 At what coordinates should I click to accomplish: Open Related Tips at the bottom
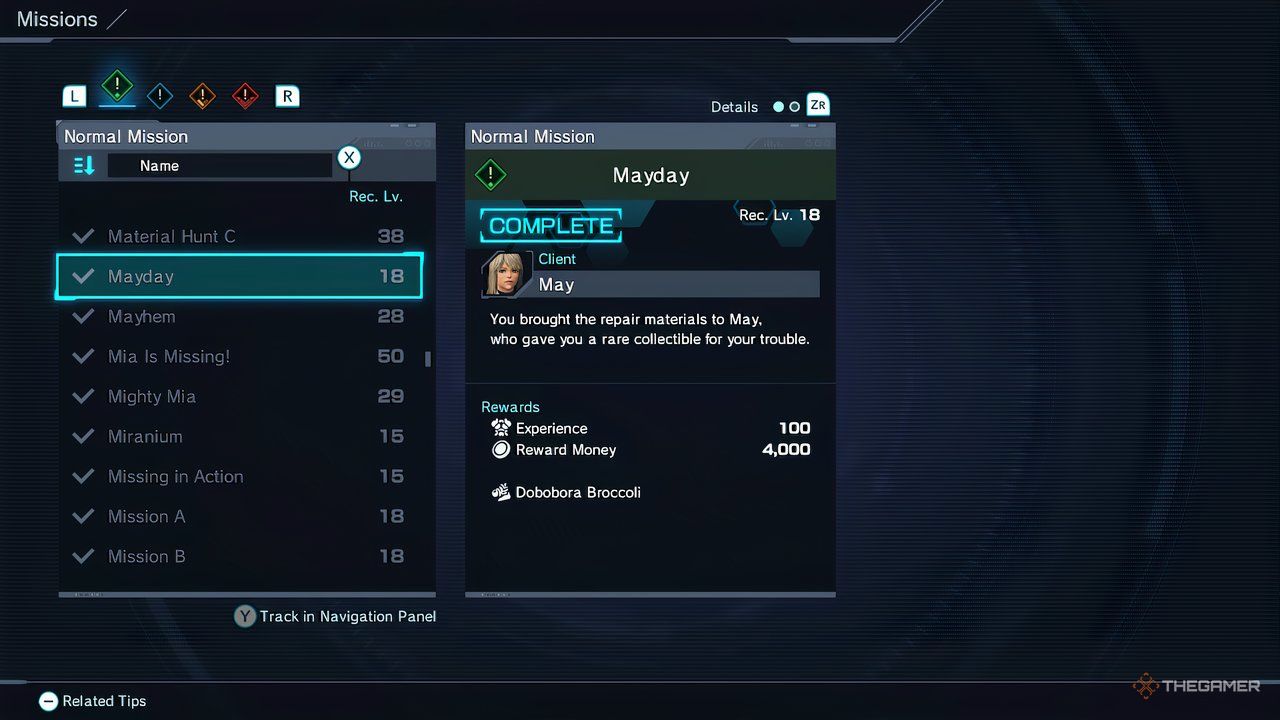coord(92,701)
